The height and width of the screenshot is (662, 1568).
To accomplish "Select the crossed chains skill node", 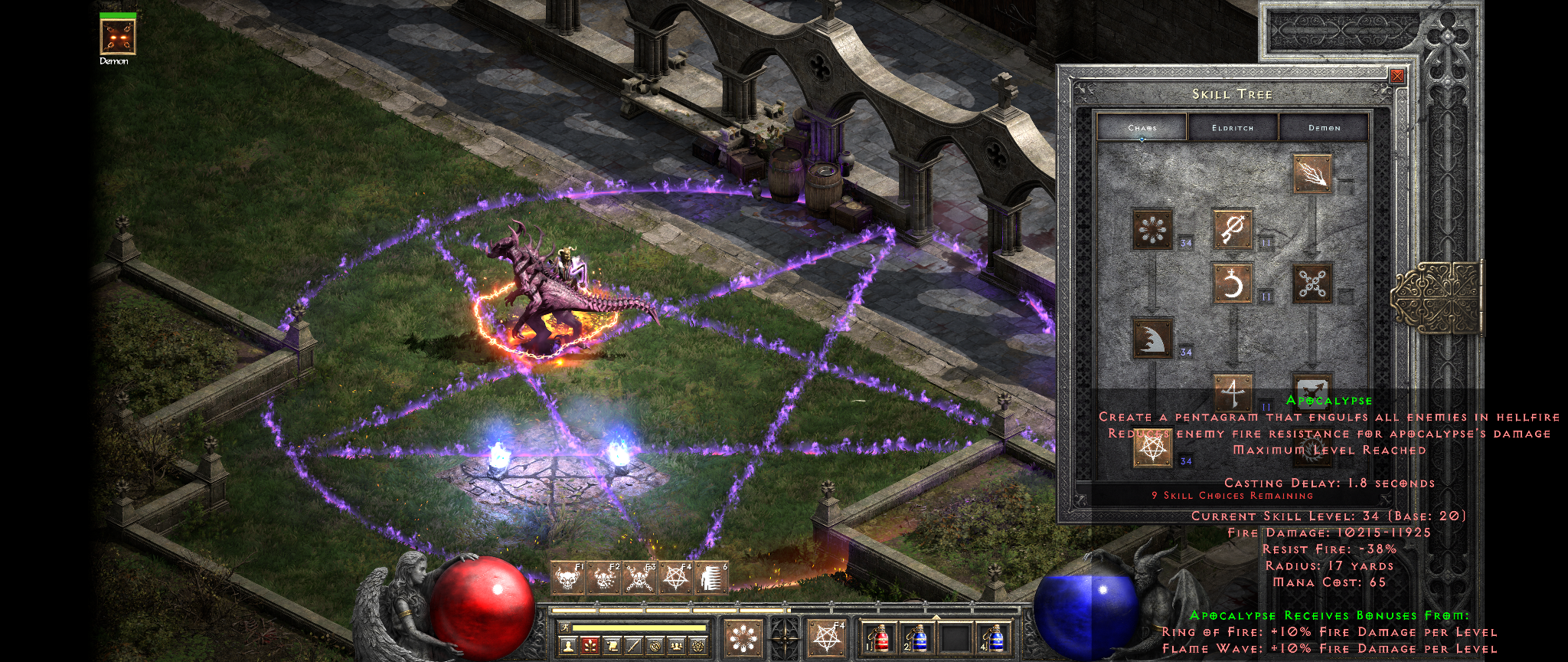I will [x=1312, y=283].
